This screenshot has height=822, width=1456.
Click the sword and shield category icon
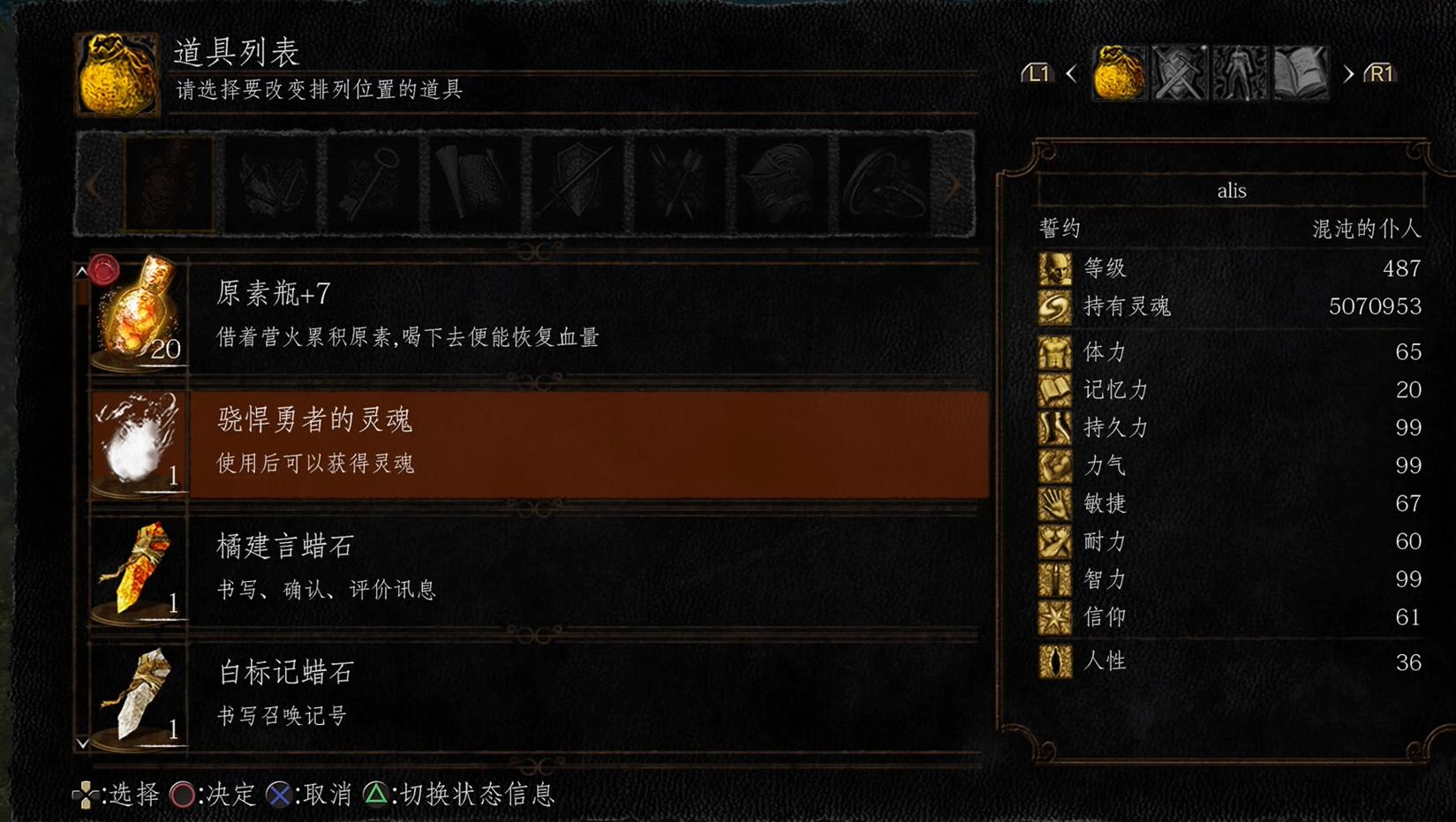point(574,183)
